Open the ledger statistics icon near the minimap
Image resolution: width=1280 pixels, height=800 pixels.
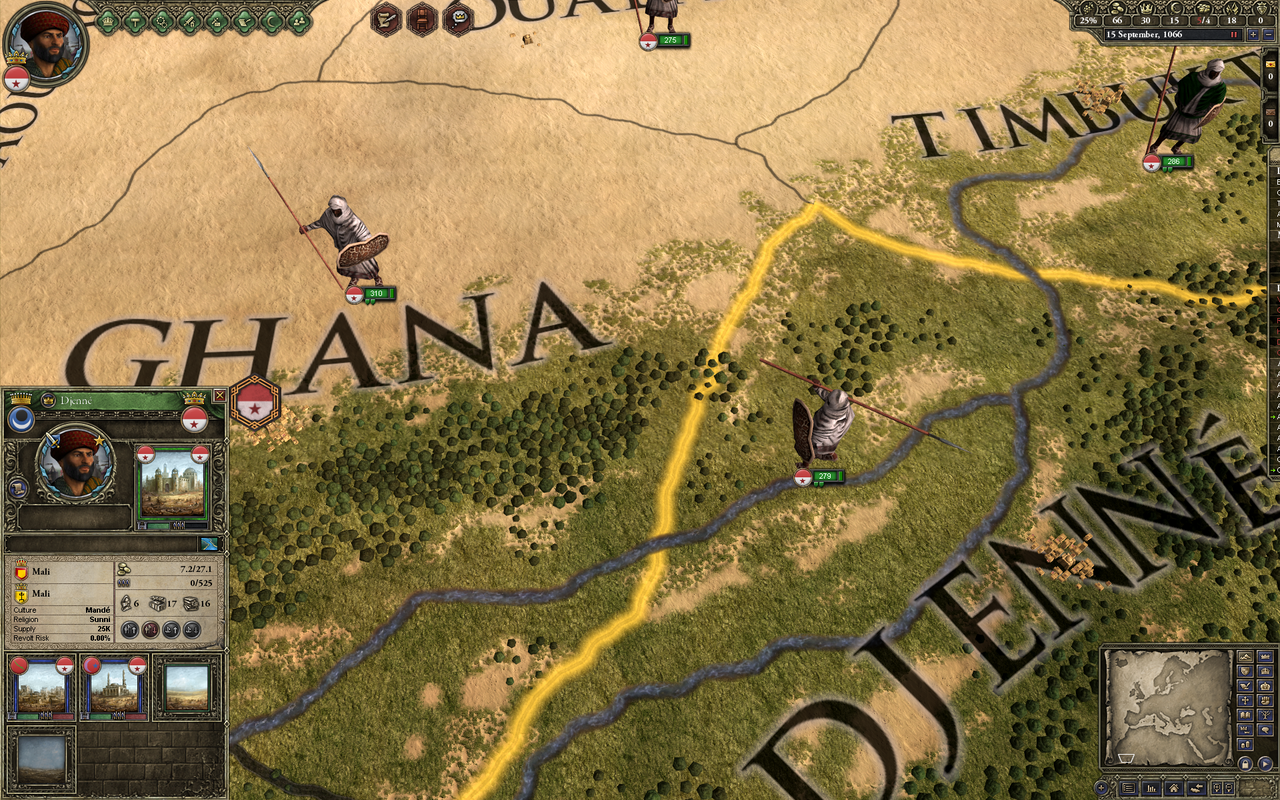1151,788
